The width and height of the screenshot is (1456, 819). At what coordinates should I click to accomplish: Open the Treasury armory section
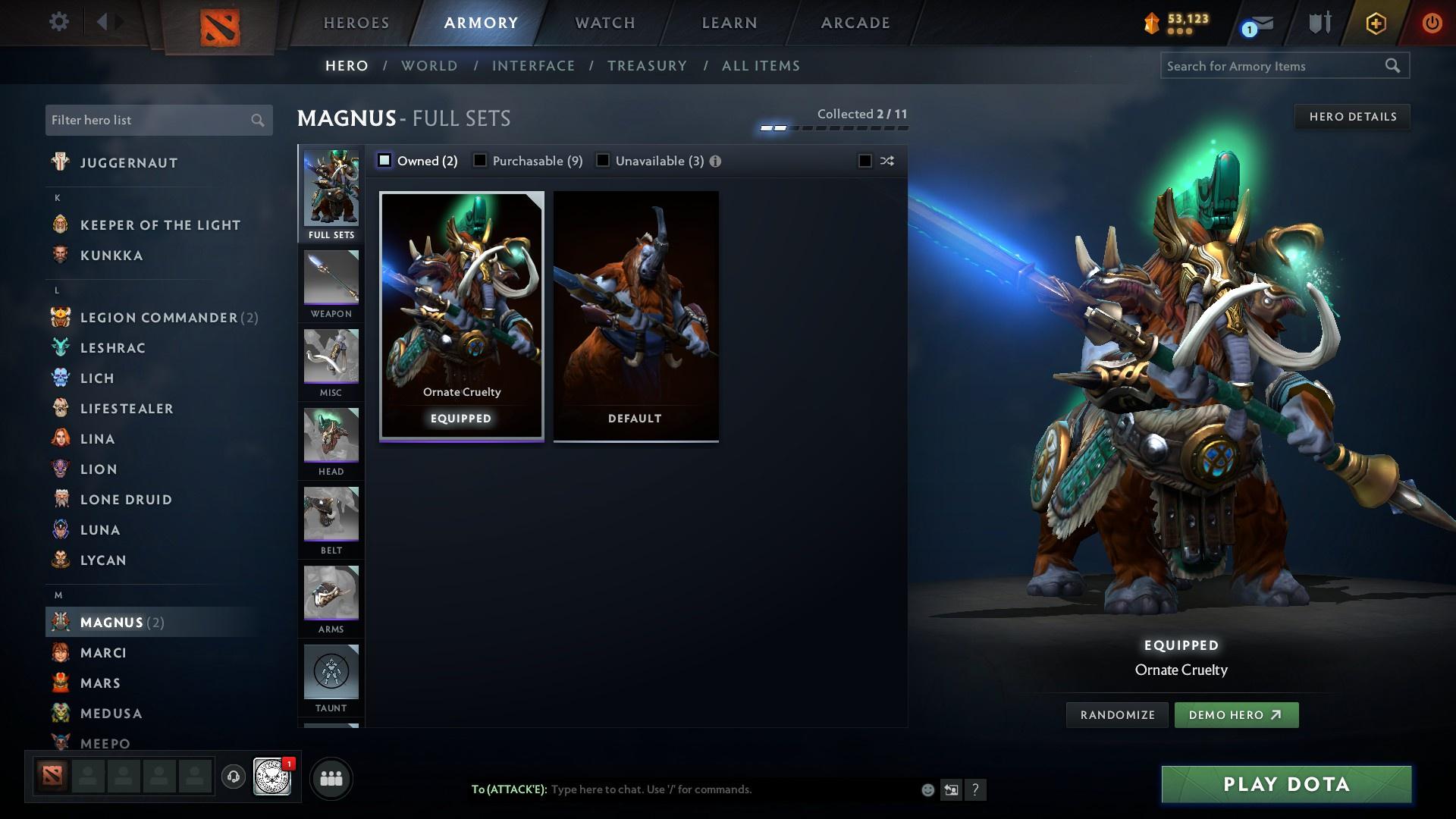pos(647,66)
